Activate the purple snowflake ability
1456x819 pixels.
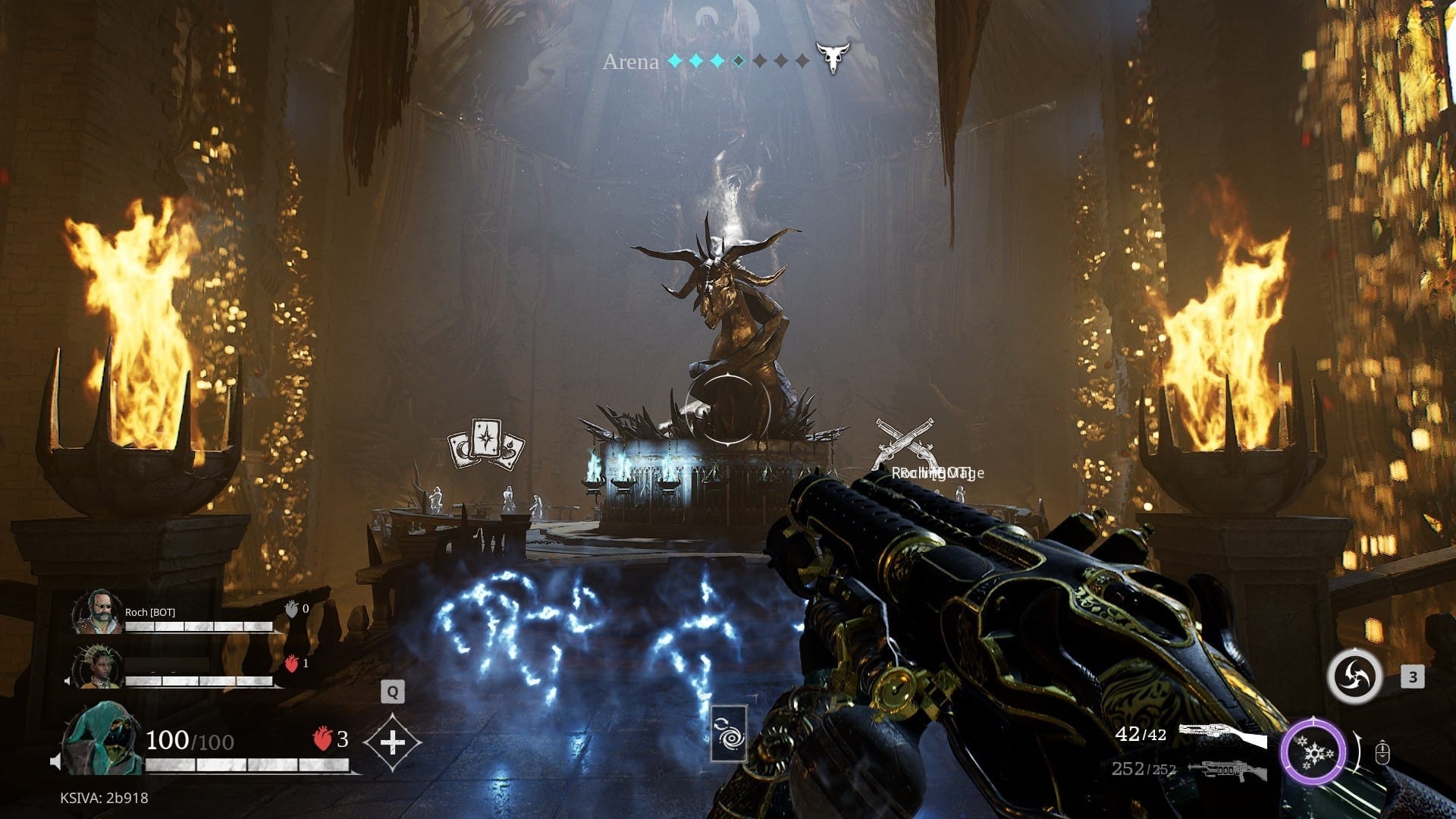pos(1313,754)
